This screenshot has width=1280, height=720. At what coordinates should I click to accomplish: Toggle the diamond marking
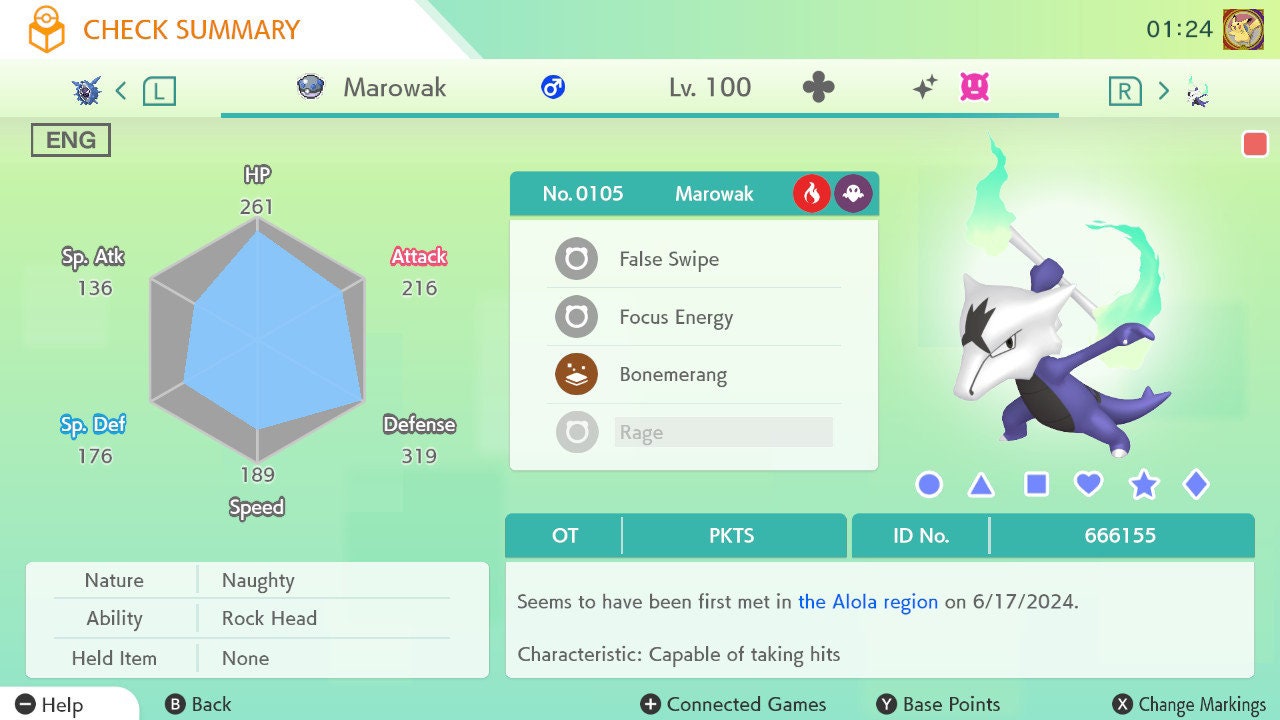coord(1196,485)
